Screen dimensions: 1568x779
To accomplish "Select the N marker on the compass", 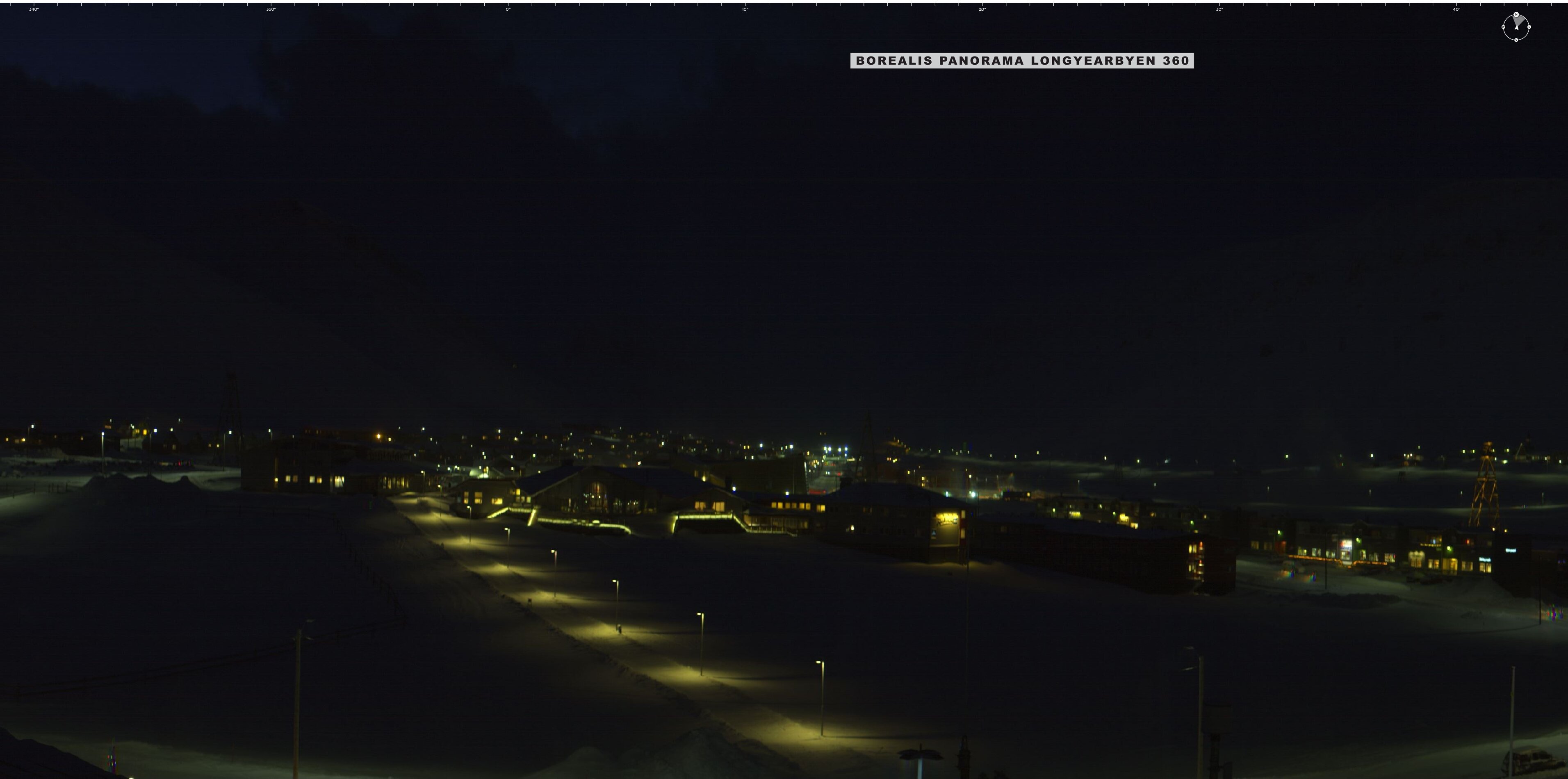I will click(1516, 14).
